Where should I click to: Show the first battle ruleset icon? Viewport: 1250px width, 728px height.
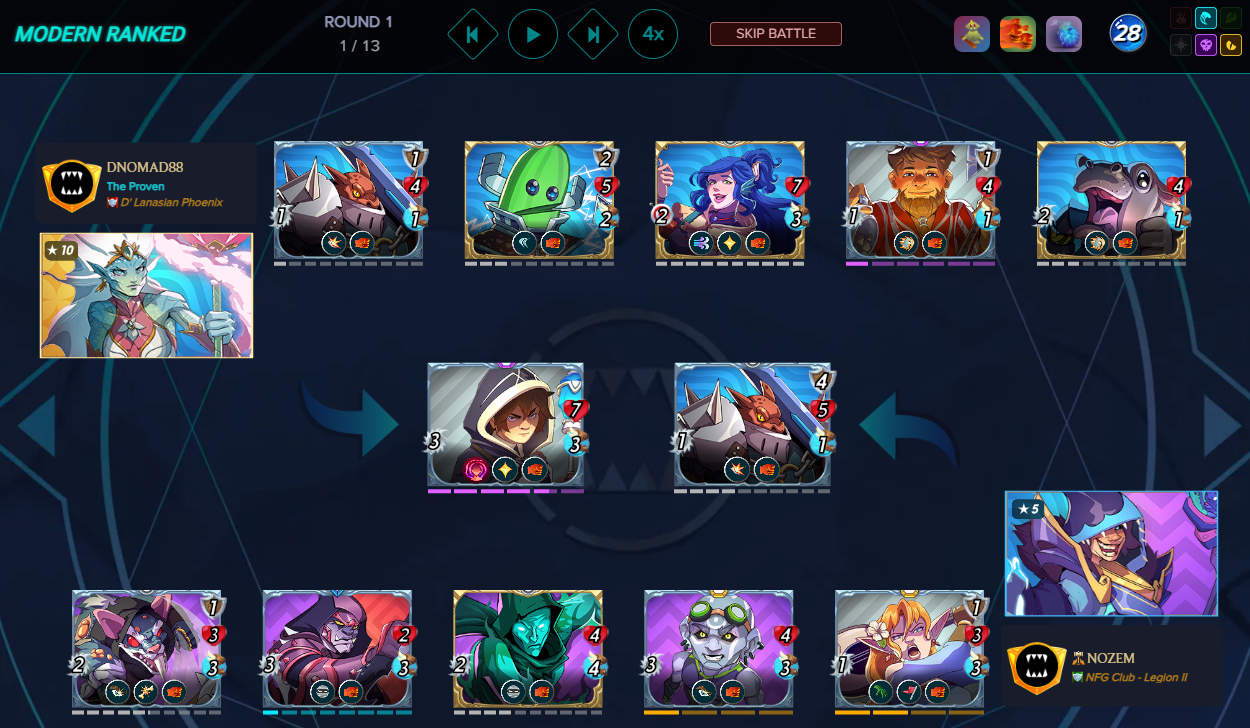click(971, 34)
